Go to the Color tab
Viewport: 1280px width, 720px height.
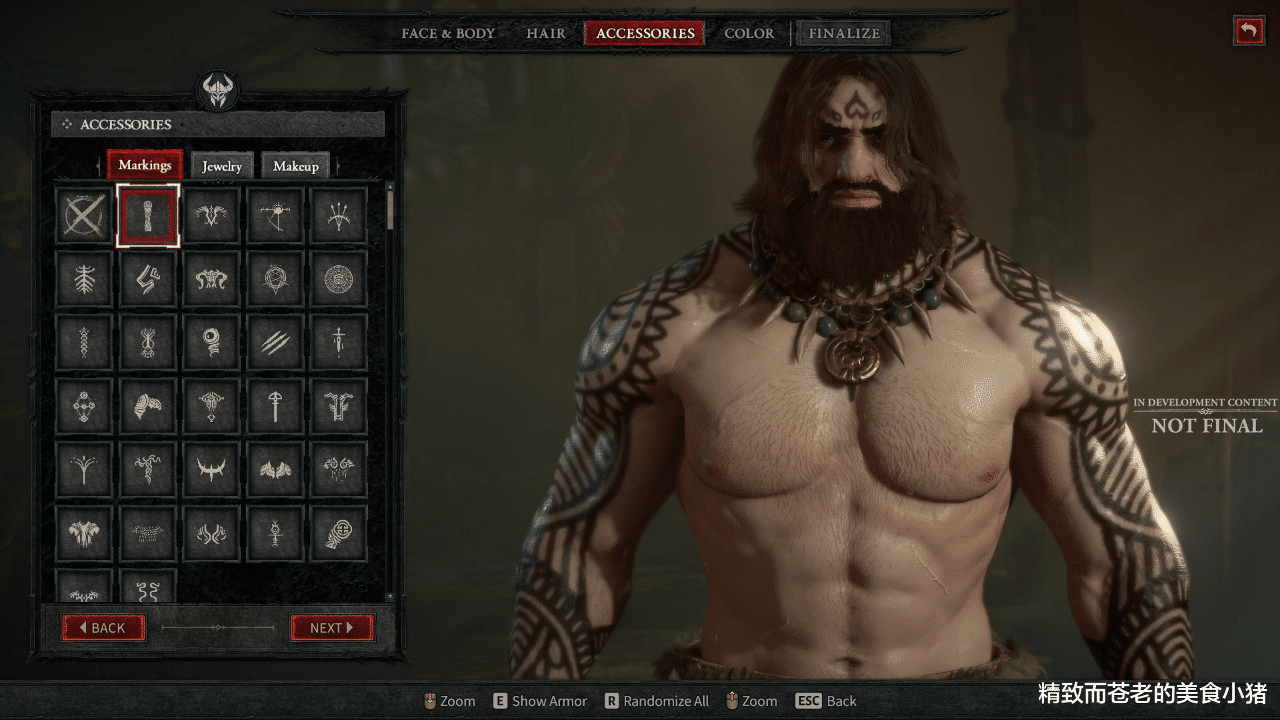click(x=749, y=33)
